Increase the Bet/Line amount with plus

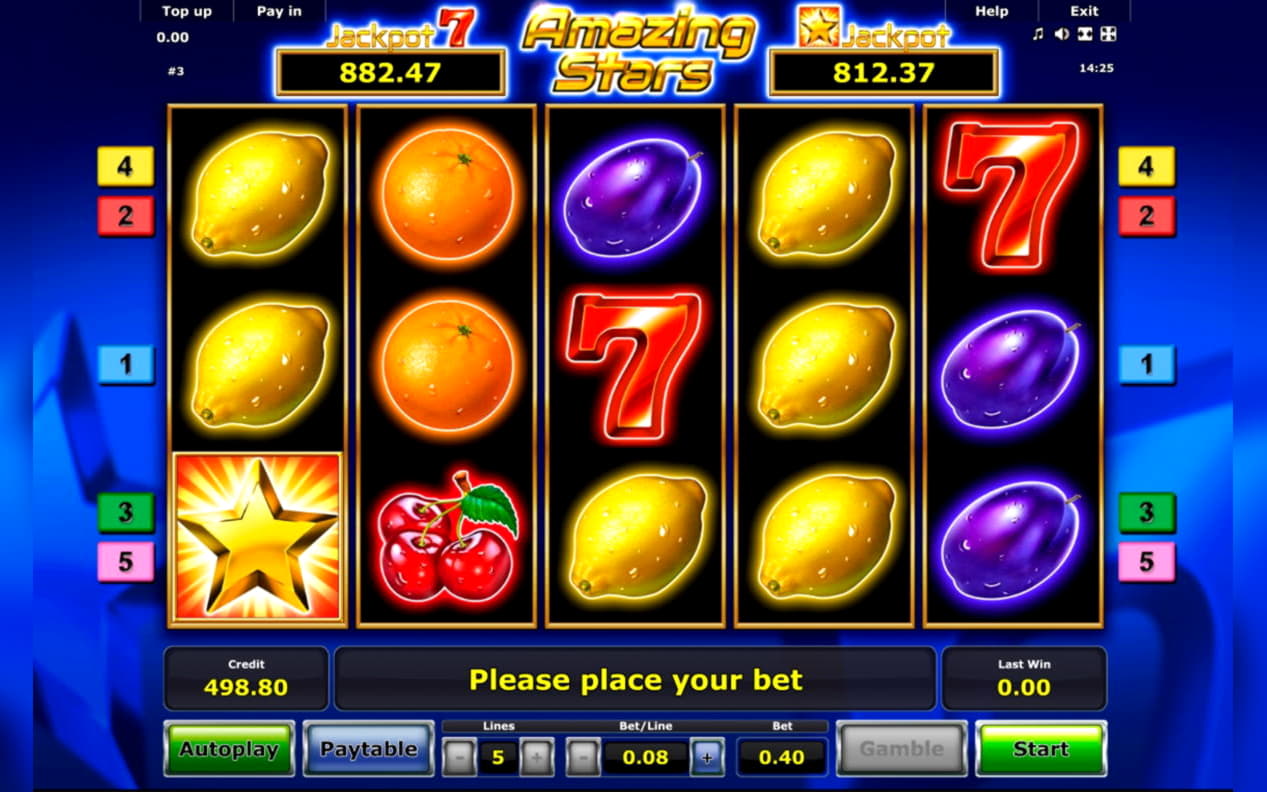click(707, 757)
